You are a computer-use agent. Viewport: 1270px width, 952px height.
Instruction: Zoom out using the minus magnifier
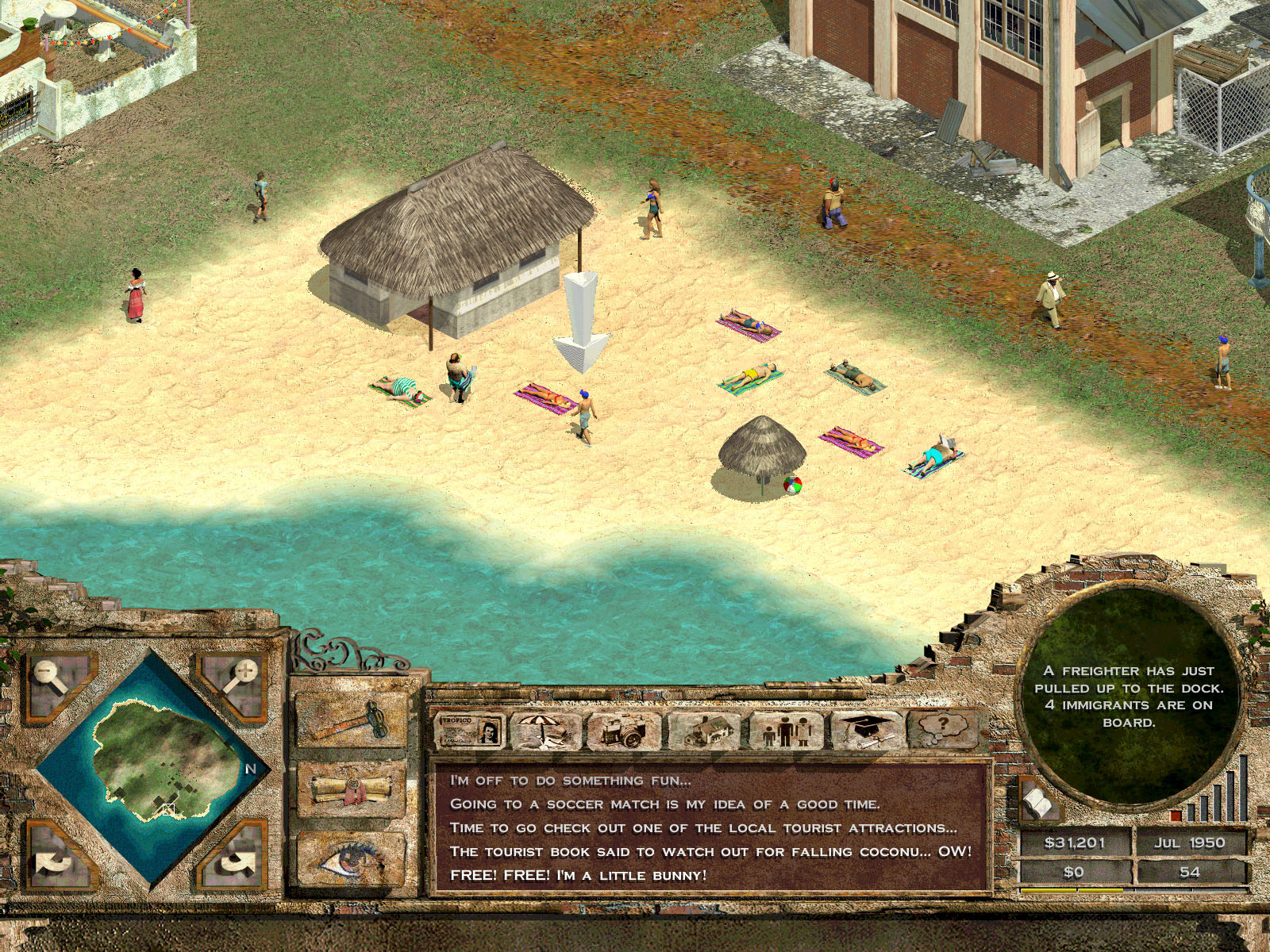click(x=45, y=672)
